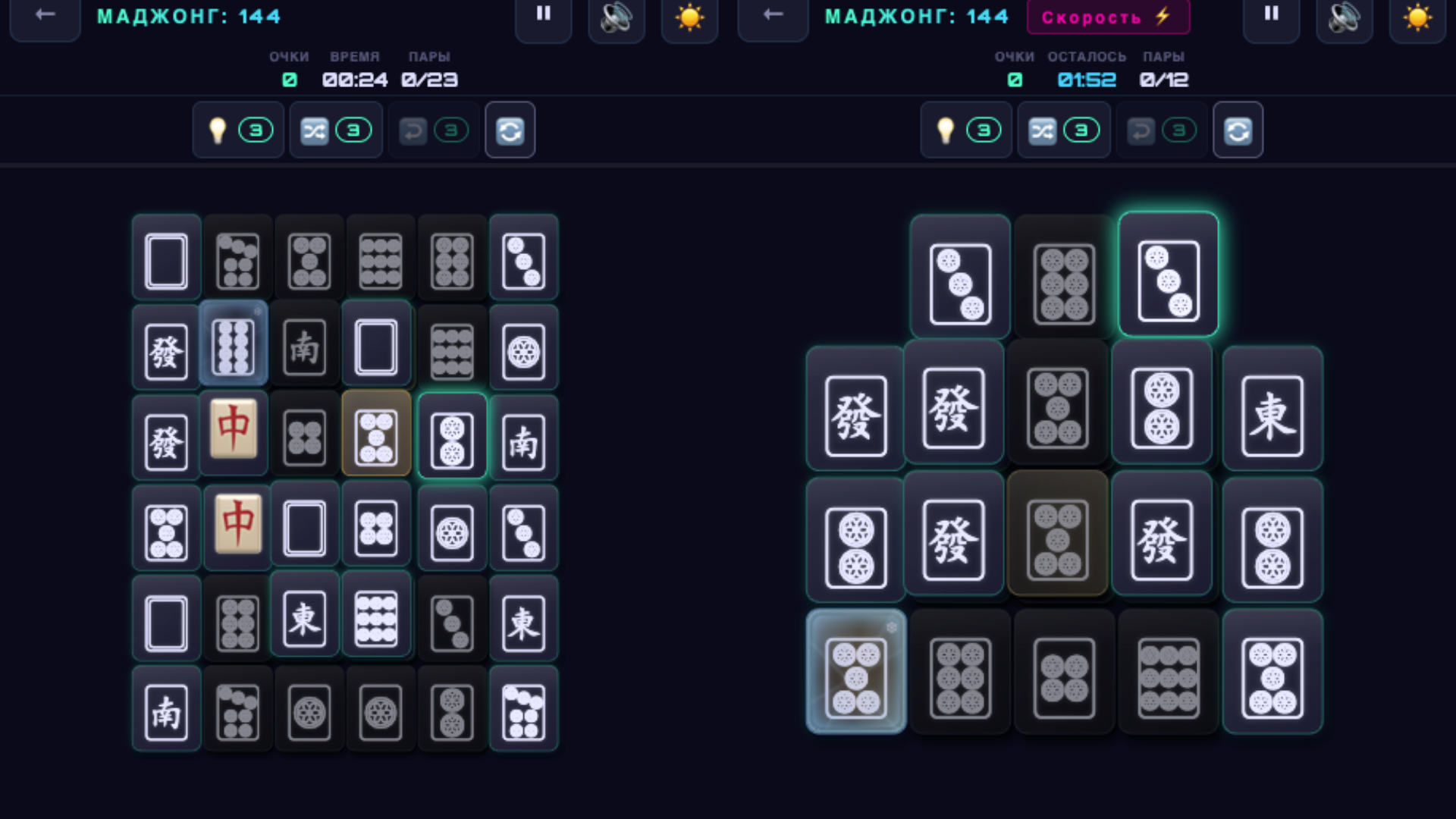Select the 東 East tile on the right board
The height and width of the screenshot is (819, 1456).
pos(1272,407)
